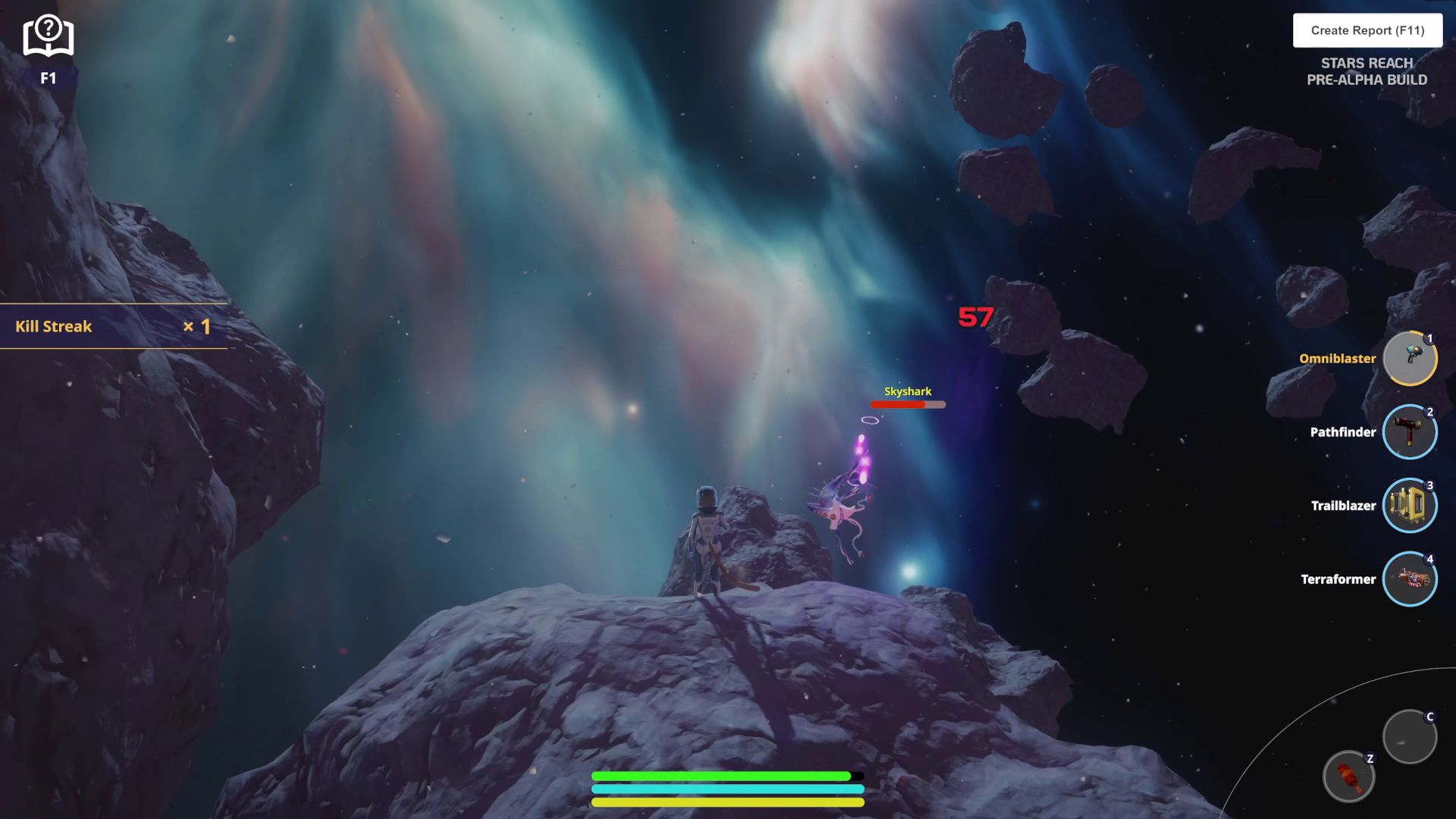Viewport: 1456px width, 819px height.
Task: Click the Create Report button
Action: [1367, 30]
